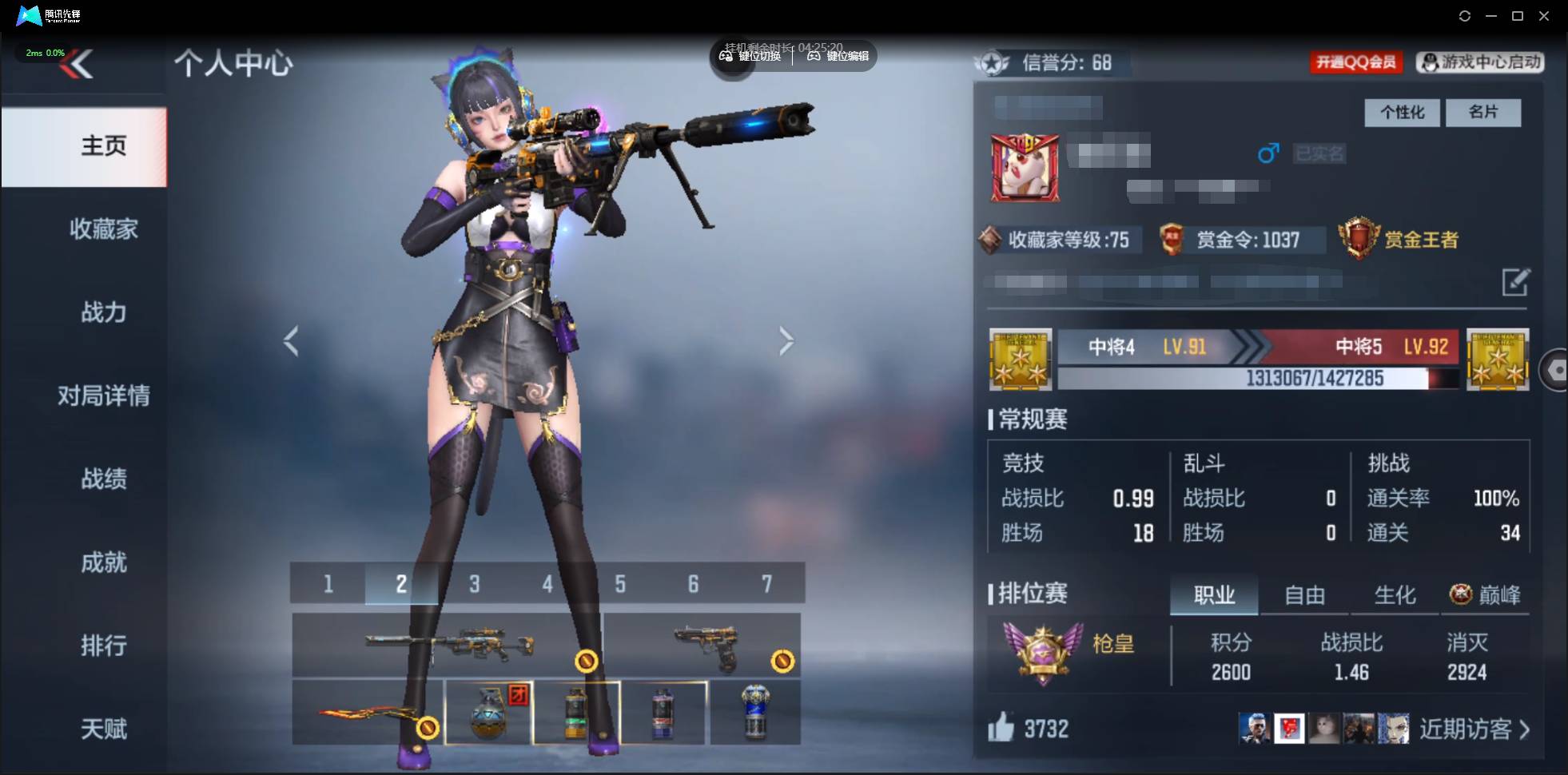Image resolution: width=1568 pixels, height=775 pixels.
Task: Click the 开通QQ会员 button
Action: (1357, 62)
